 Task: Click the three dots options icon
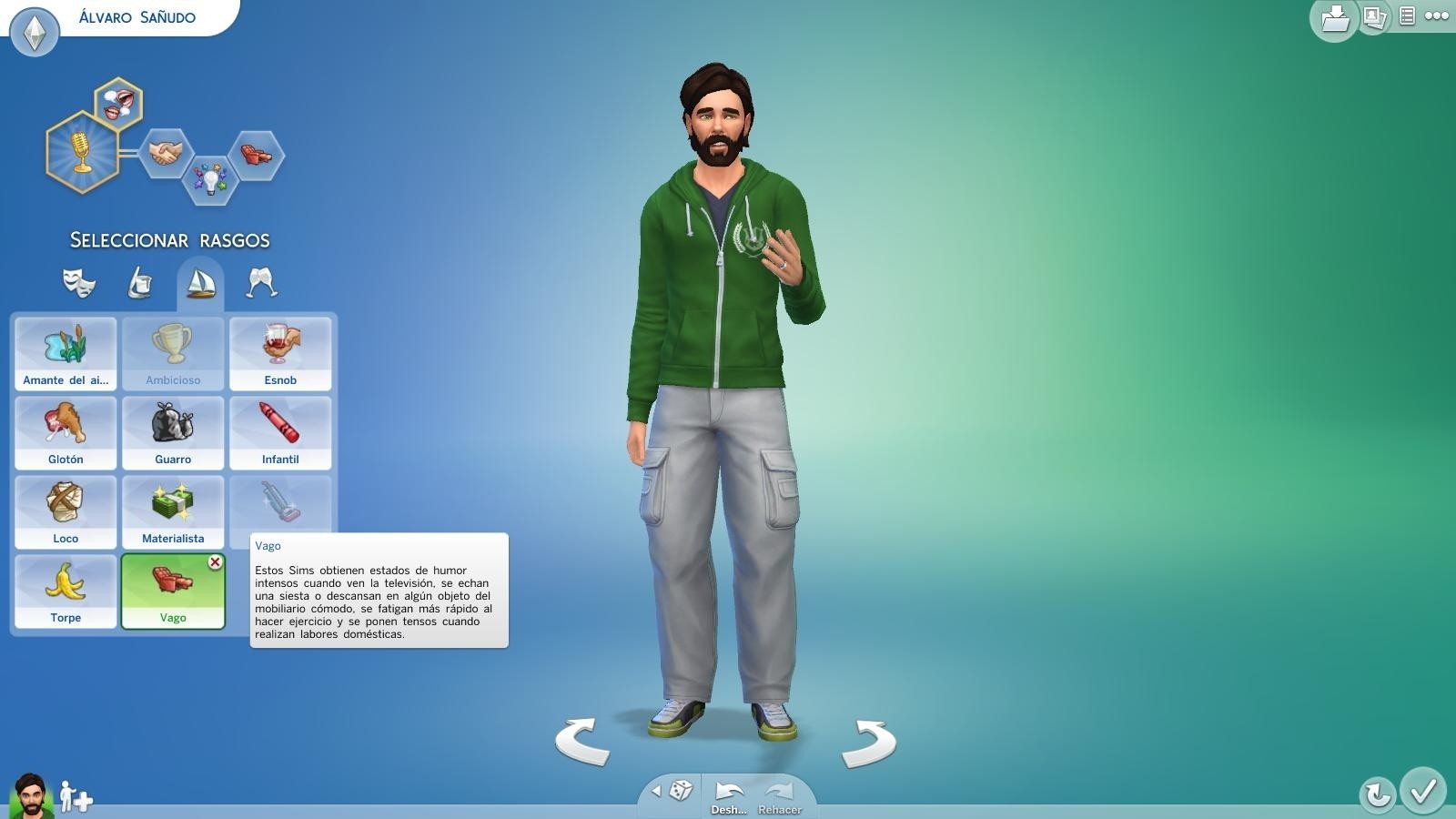(x=1436, y=15)
